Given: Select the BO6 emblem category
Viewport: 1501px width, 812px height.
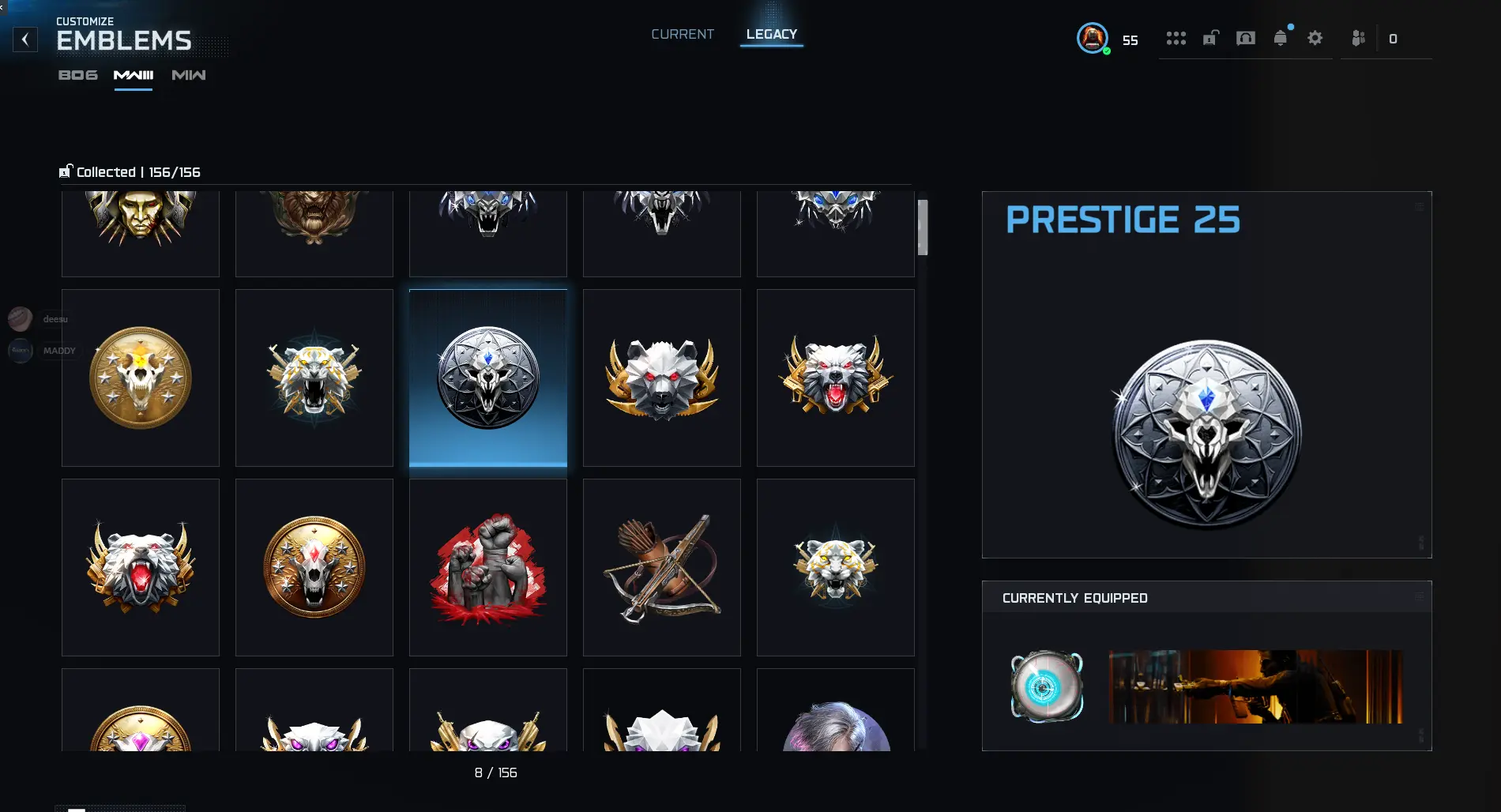Looking at the screenshot, I should (x=77, y=75).
